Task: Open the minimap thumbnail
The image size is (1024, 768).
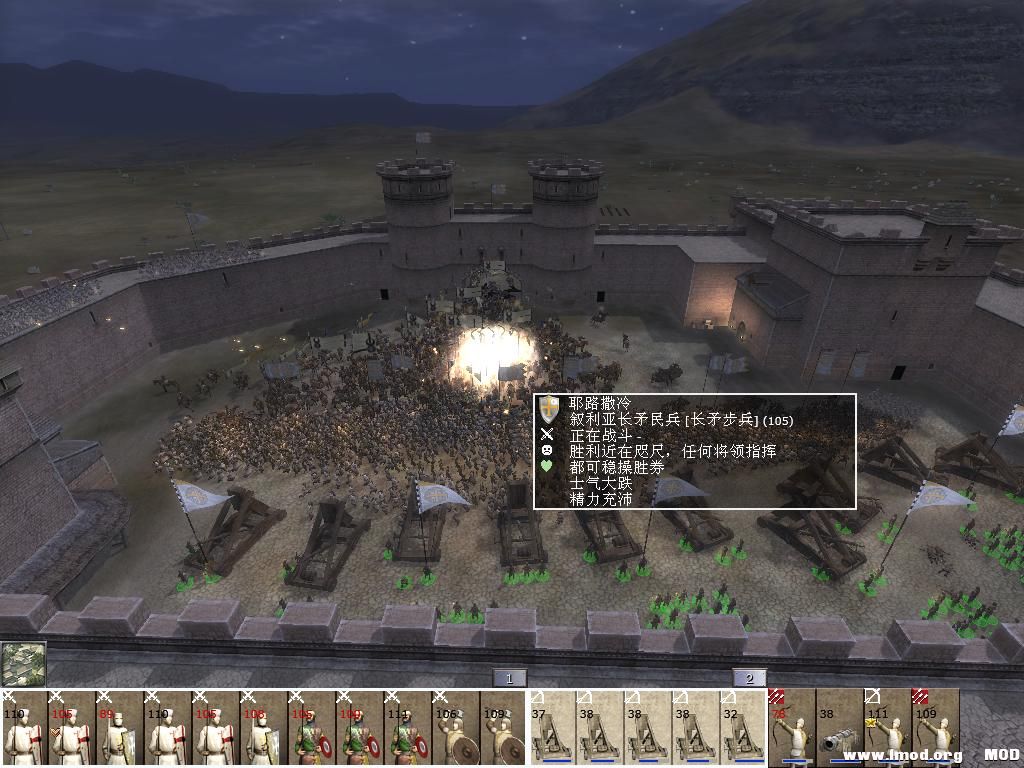Action: click(23, 664)
